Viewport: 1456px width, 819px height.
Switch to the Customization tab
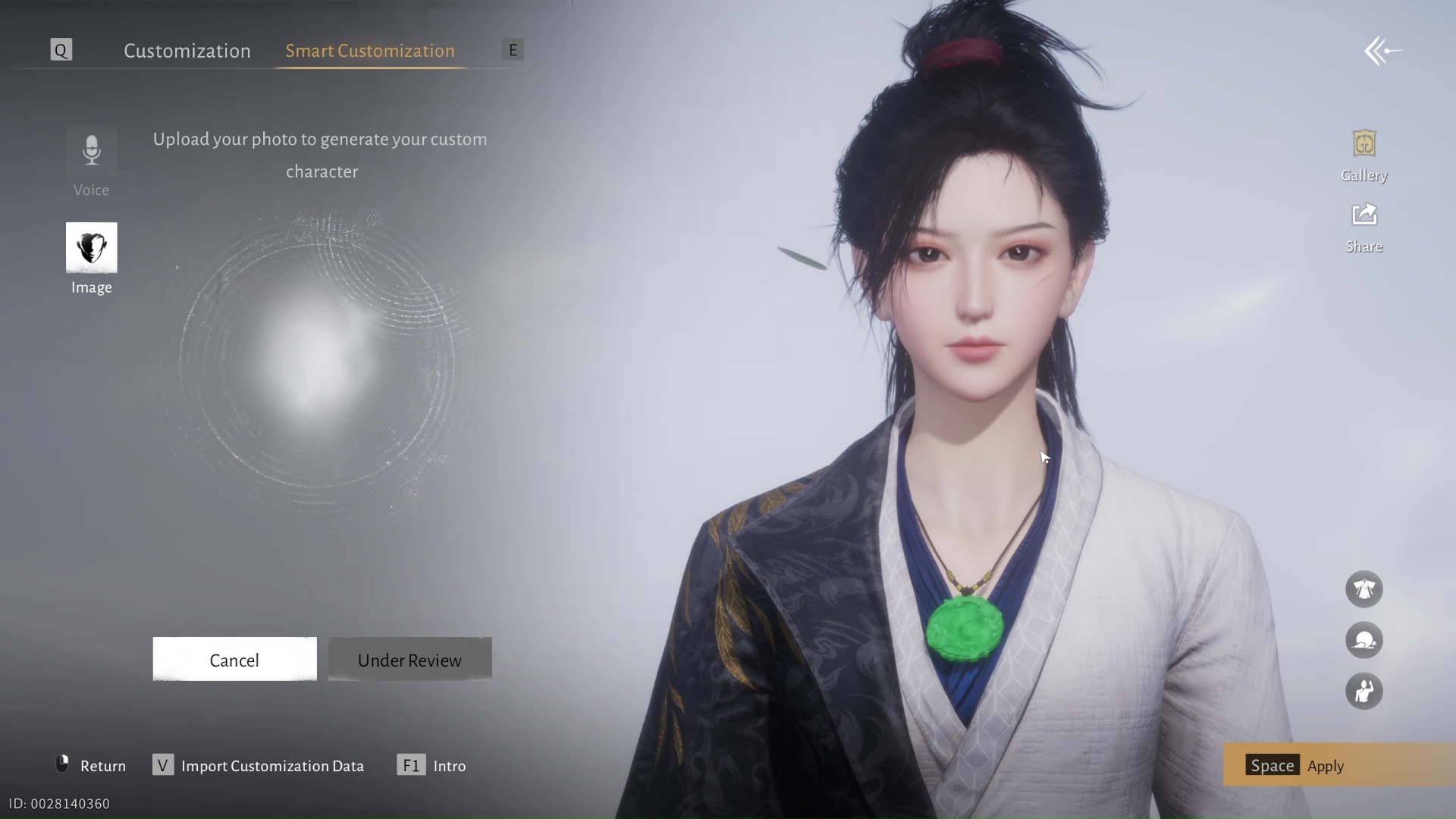point(187,51)
